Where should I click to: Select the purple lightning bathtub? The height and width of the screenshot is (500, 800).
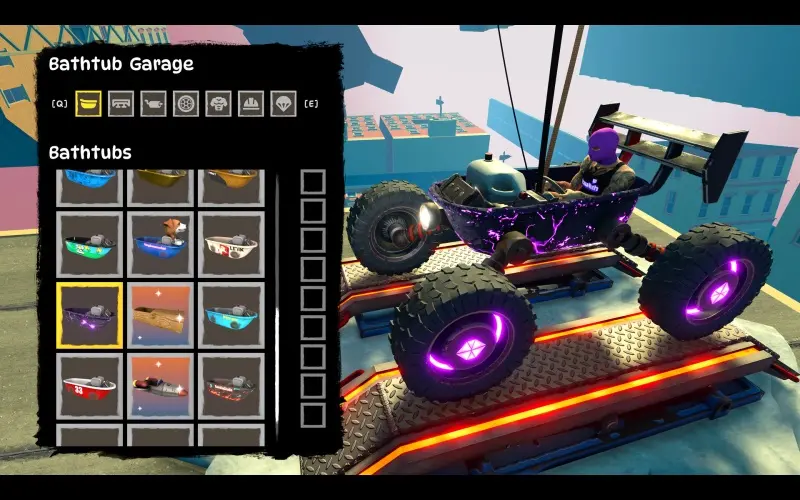click(x=90, y=315)
